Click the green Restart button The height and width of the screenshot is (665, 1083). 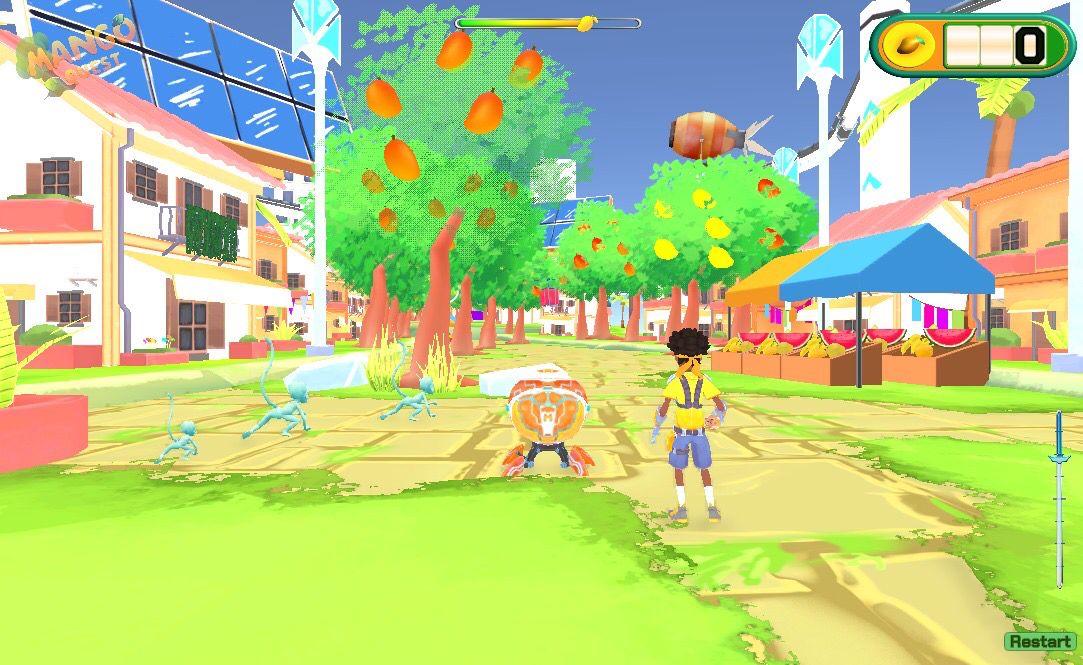point(1039,642)
